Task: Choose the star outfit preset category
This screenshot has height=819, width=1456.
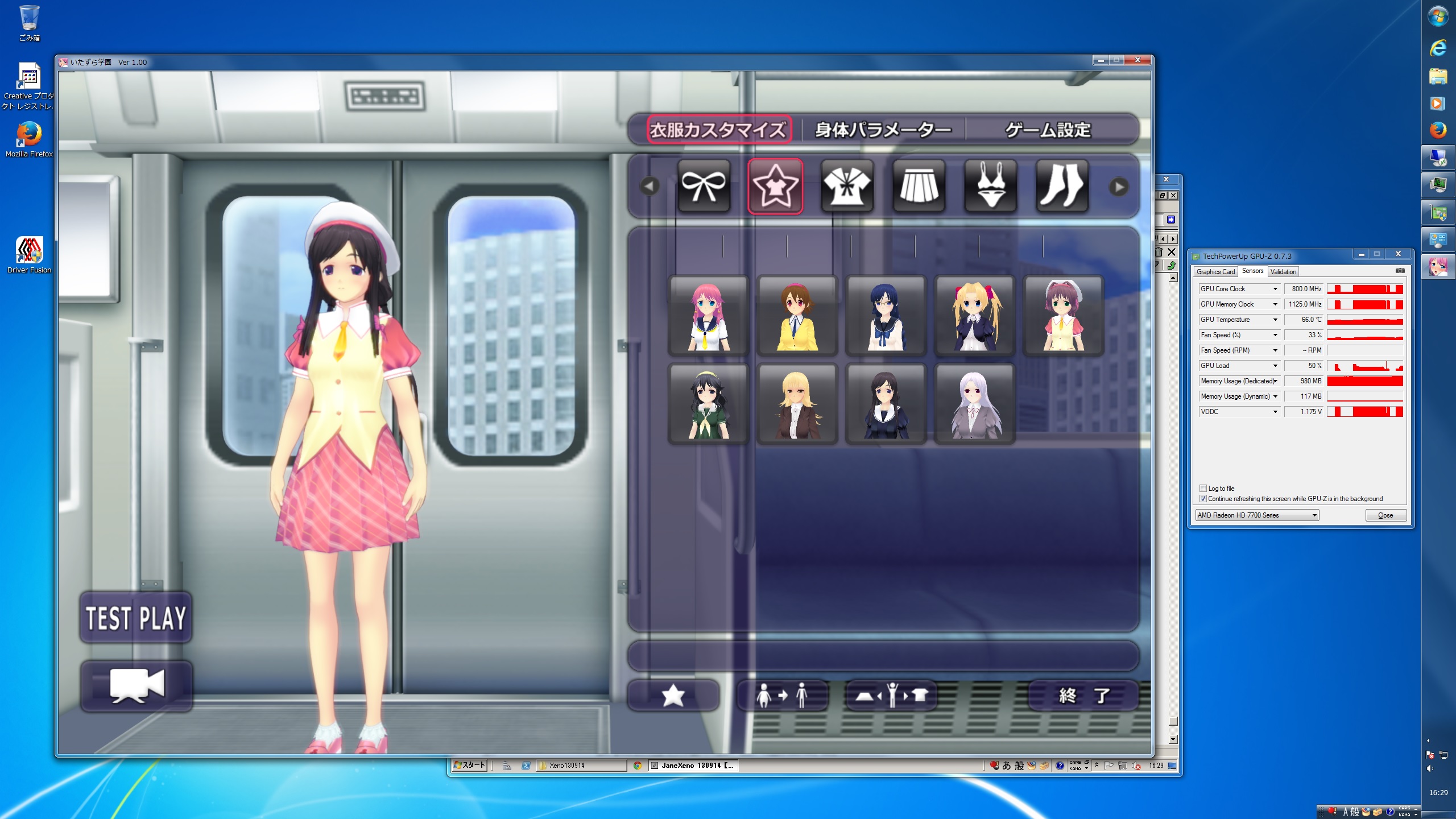Action: 775,186
